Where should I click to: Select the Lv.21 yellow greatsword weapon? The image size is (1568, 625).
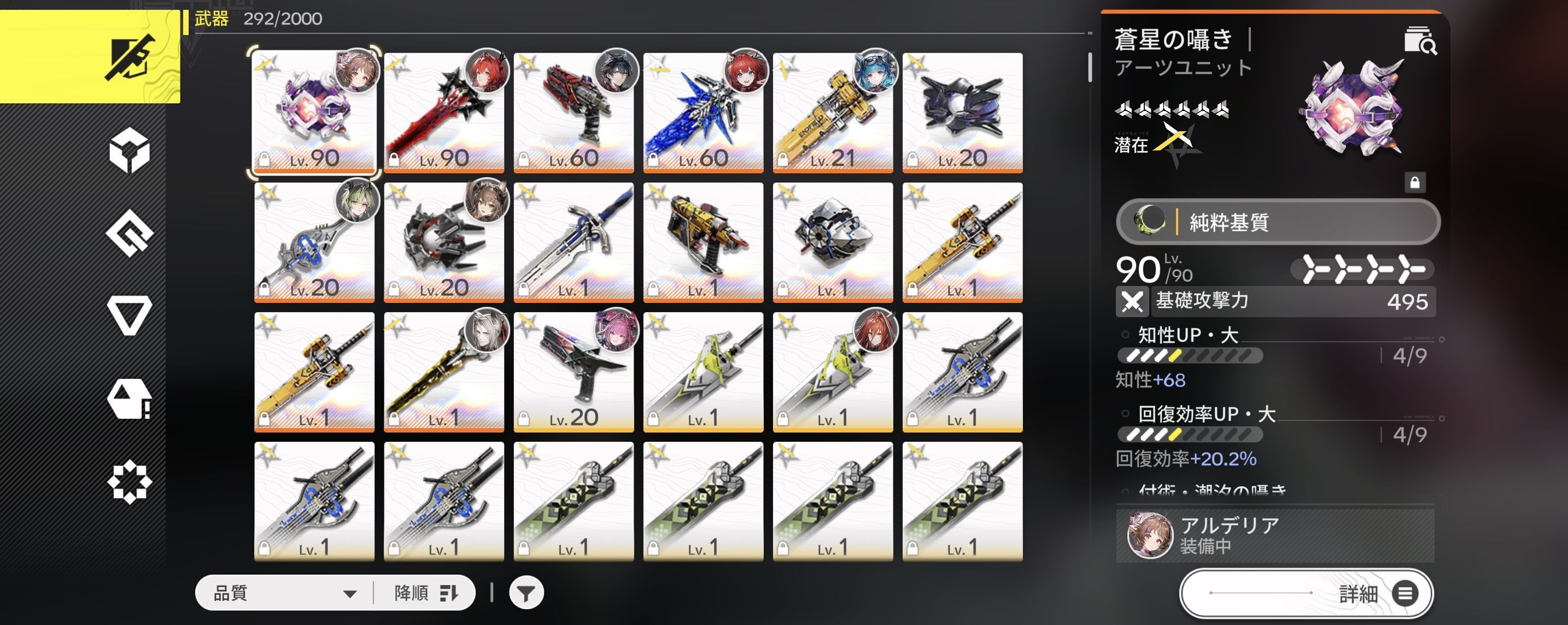(833, 113)
